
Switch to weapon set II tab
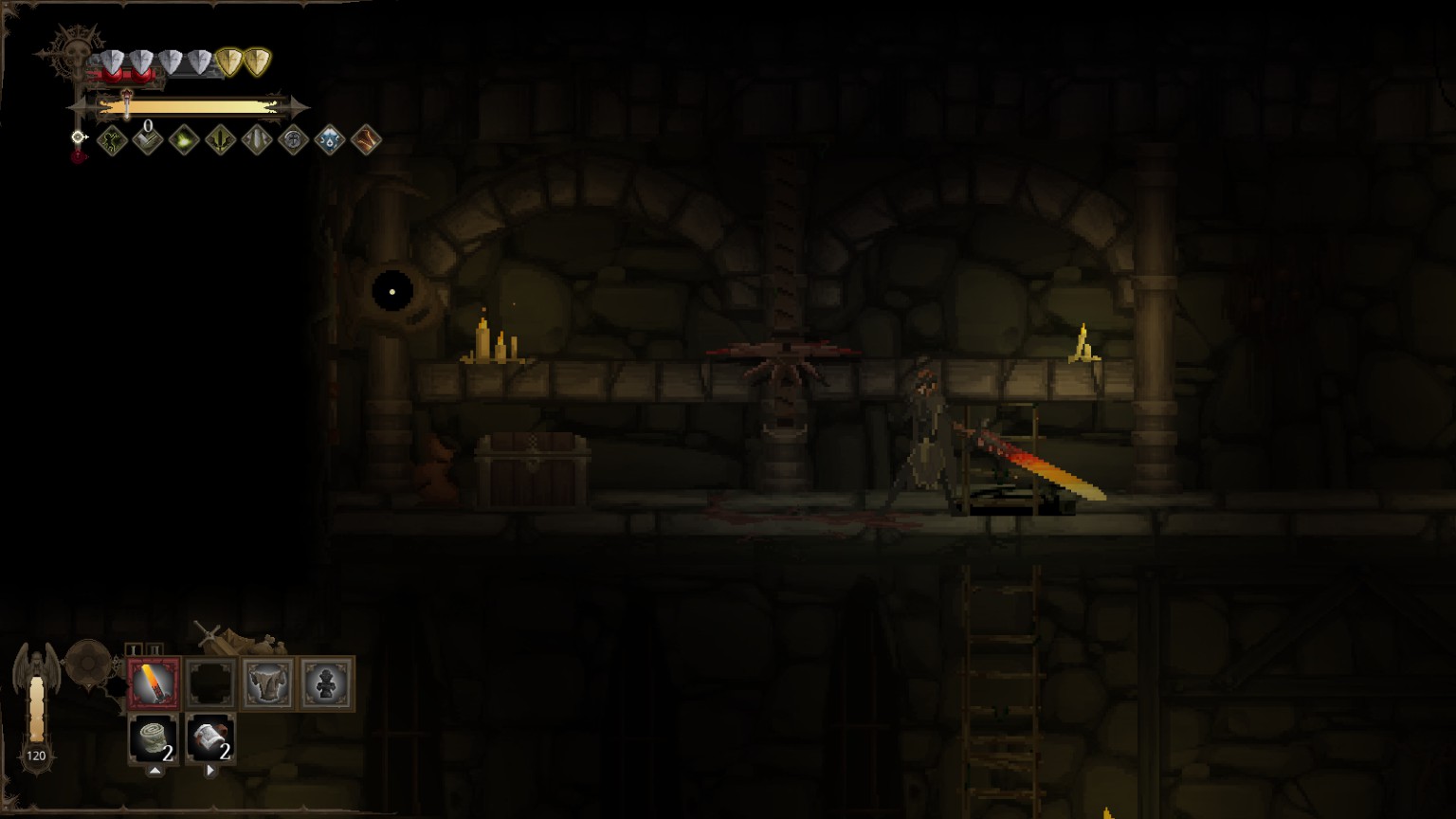click(155, 649)
